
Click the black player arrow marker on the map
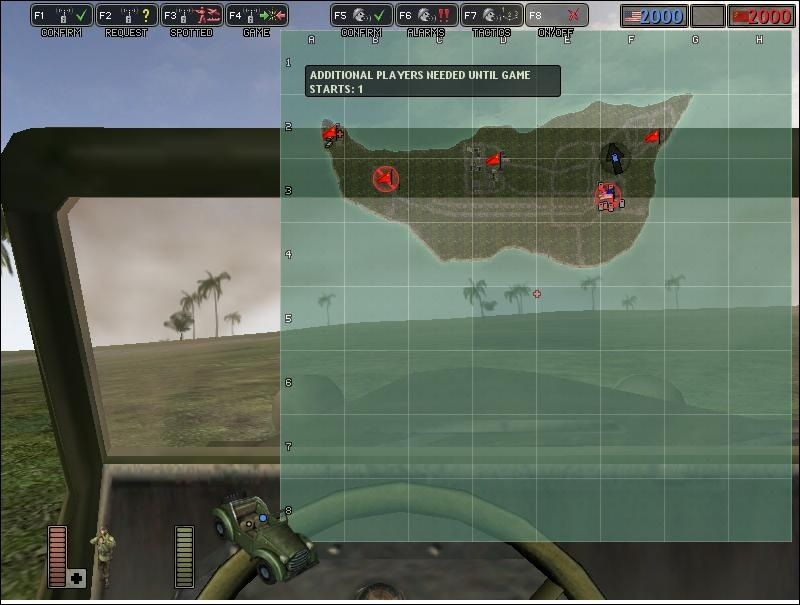click(615, 158)
